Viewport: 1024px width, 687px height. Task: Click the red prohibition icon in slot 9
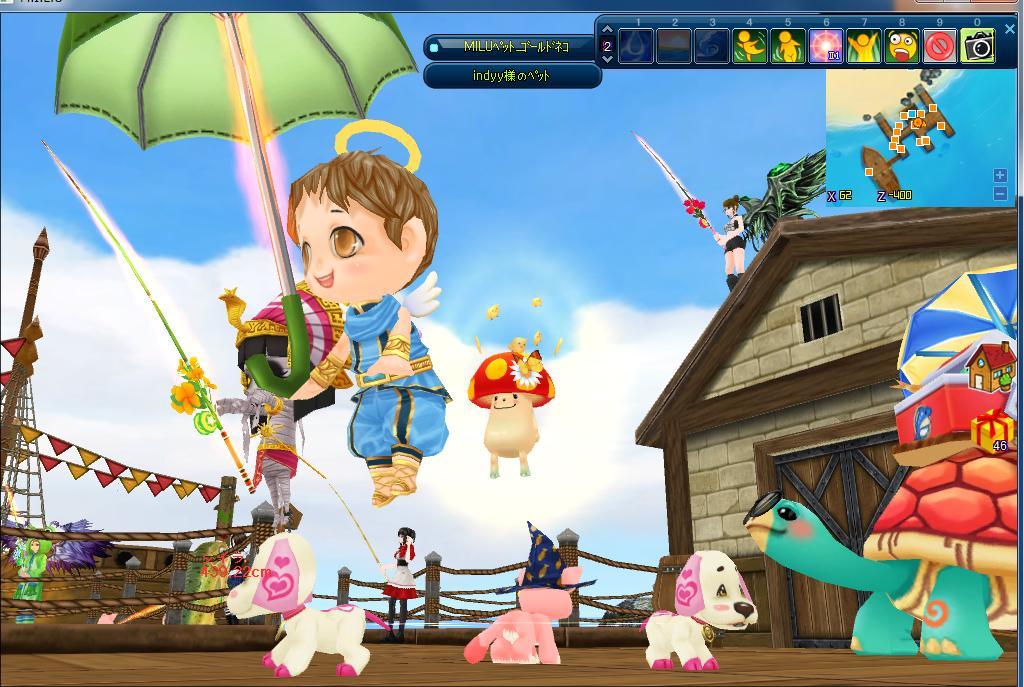pyautogui.click(x=939, y=46)
